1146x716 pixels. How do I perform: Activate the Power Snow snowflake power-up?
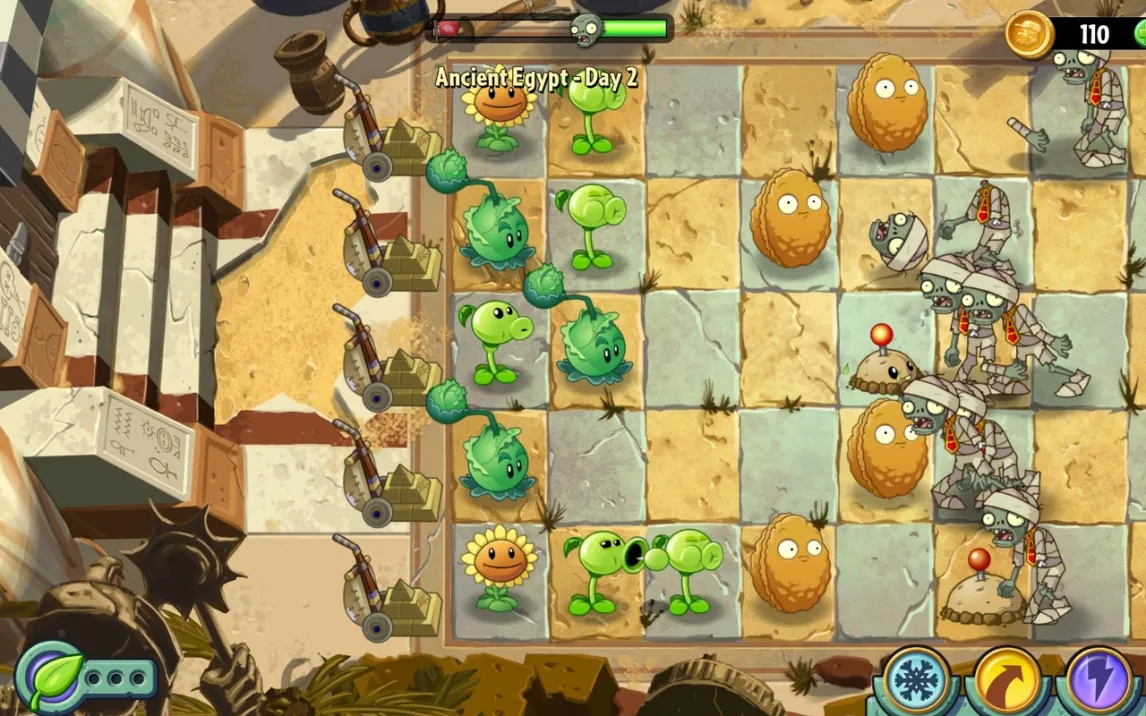[x=915, y=680]
